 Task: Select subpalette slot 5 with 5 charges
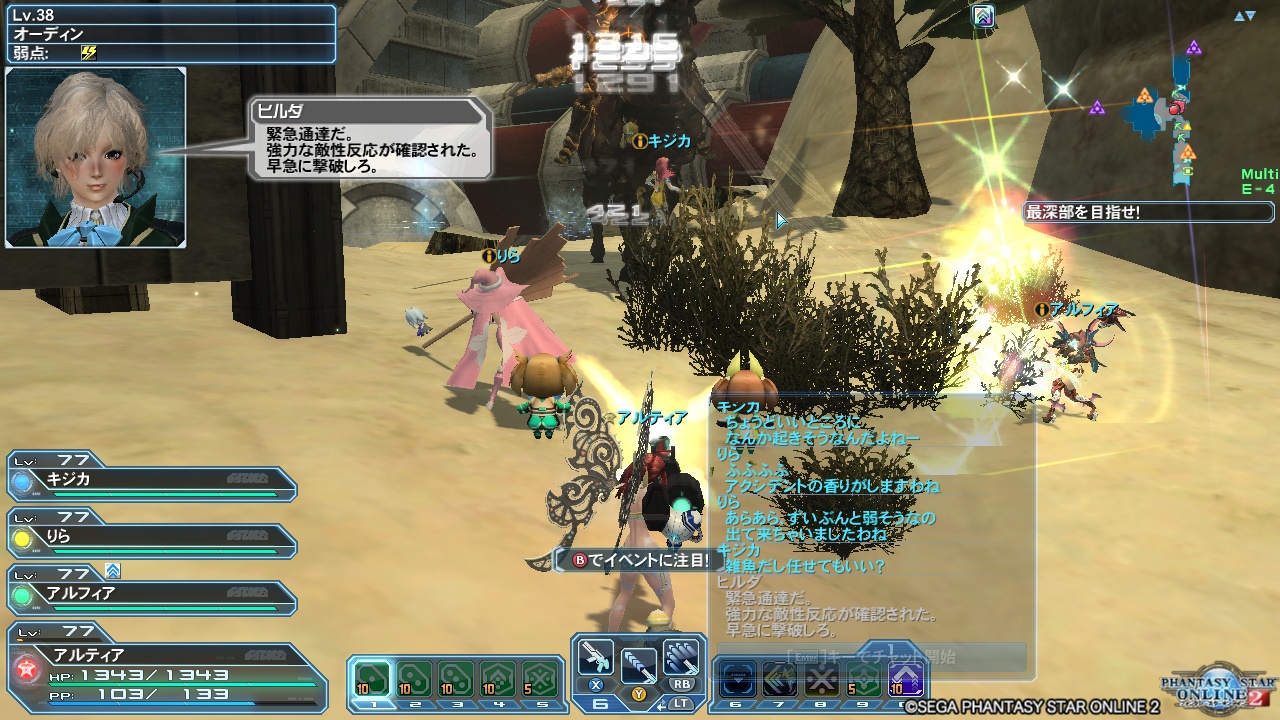pos(540,677)
